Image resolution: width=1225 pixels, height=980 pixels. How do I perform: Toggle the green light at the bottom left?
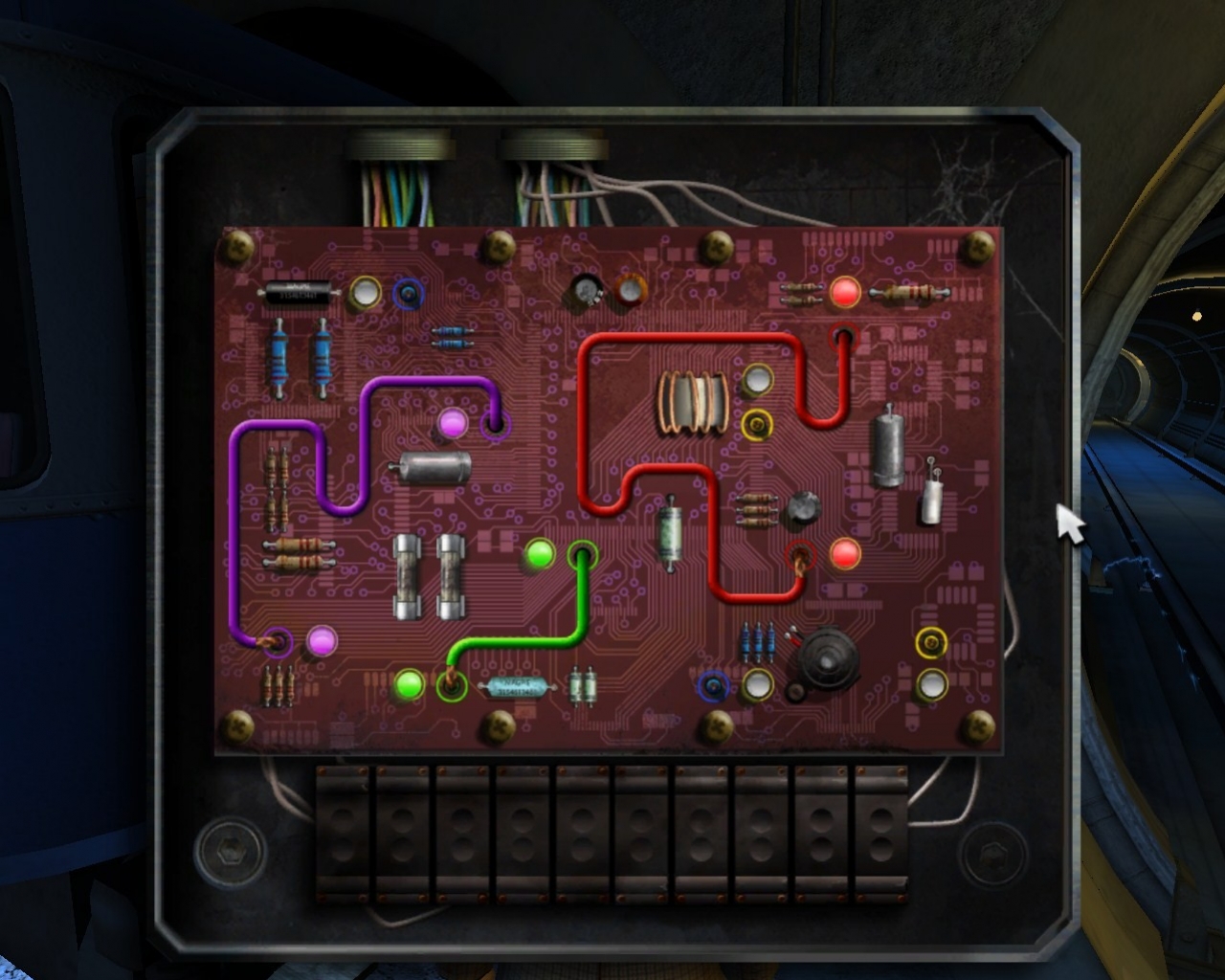pos(407,685)
